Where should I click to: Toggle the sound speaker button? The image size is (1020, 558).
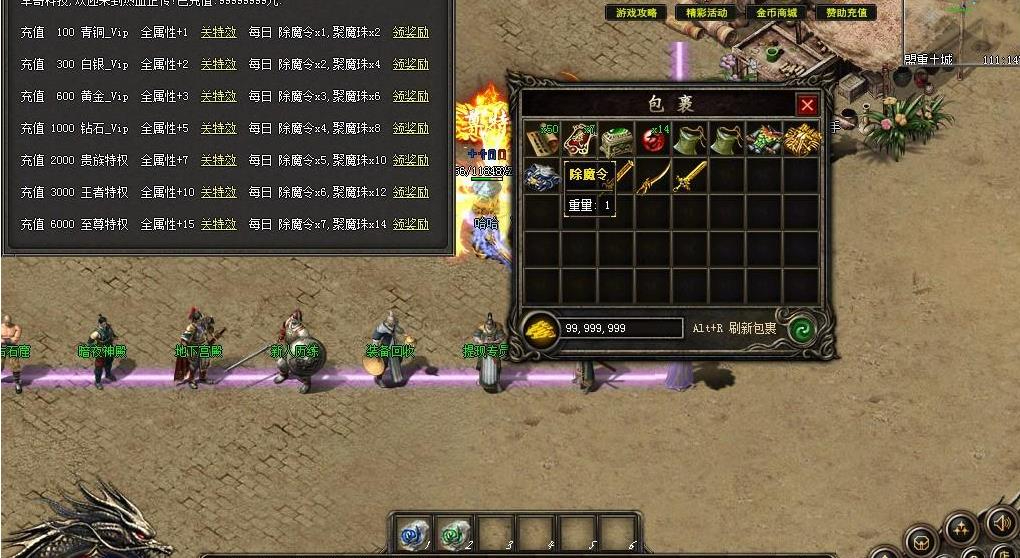(x=1000, y=522)
